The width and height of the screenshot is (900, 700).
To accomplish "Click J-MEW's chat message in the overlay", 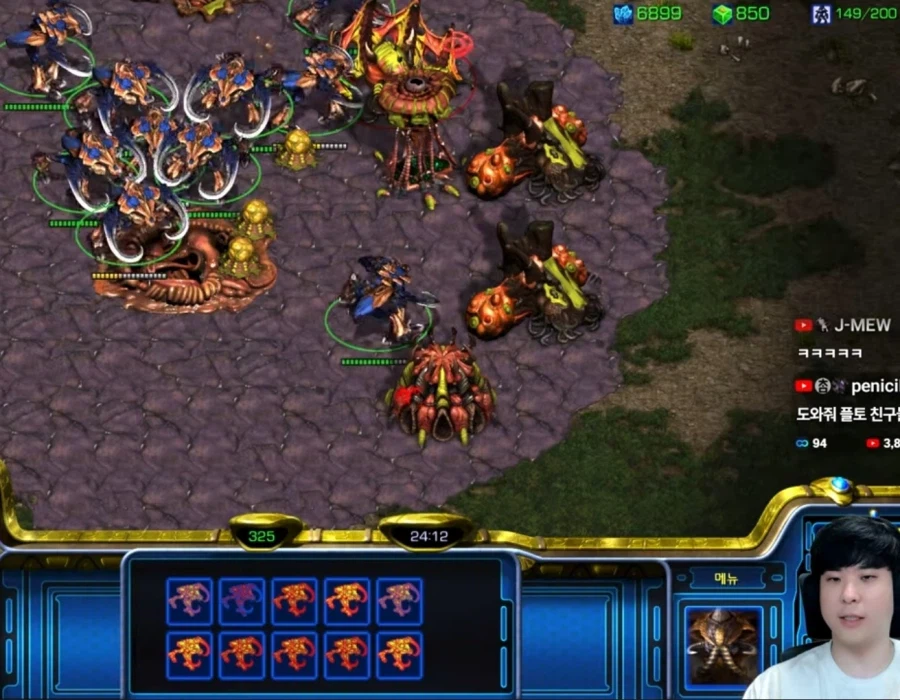I will 829,353.
